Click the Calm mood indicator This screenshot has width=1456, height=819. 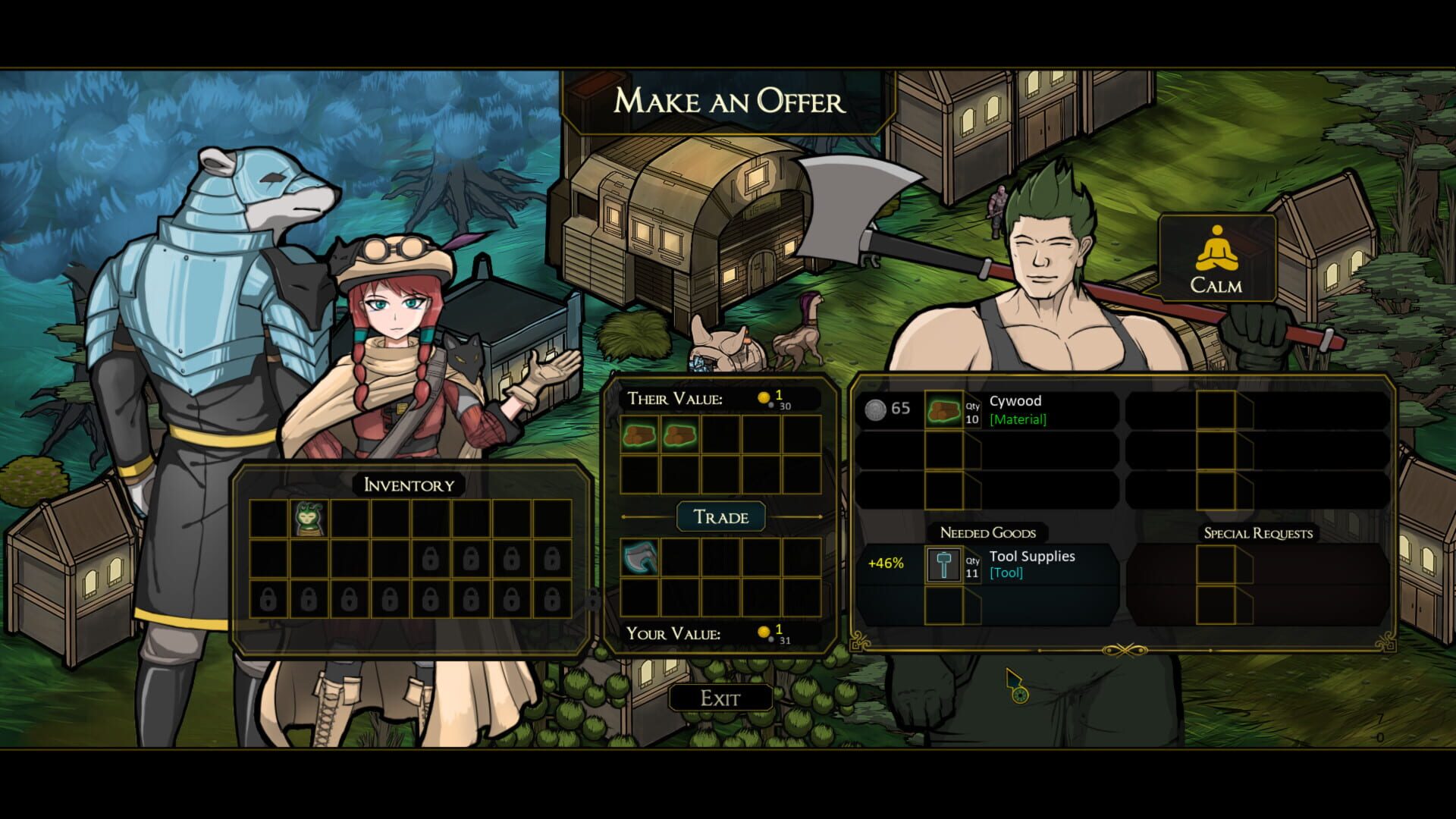[x=1216, y=259]
